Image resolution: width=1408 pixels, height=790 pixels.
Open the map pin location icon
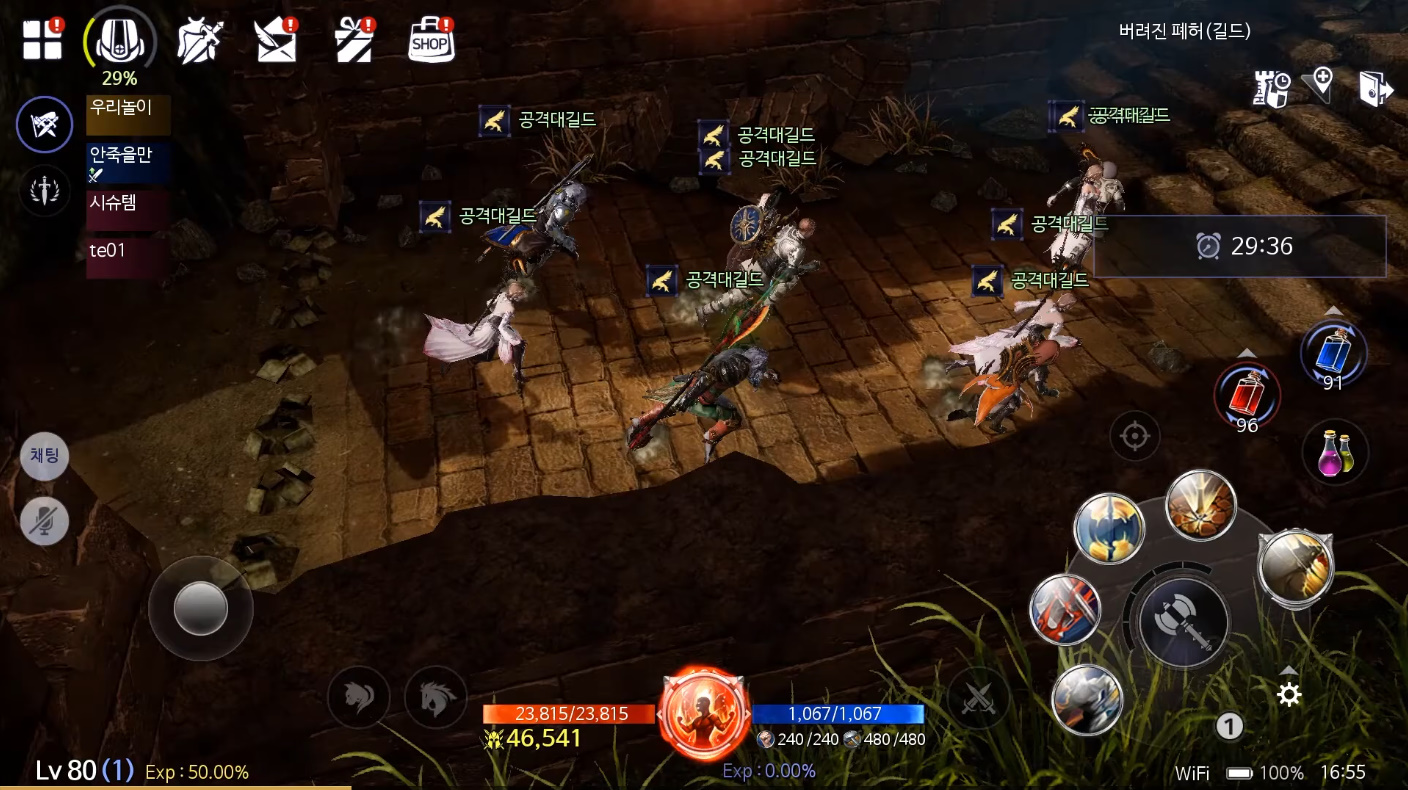tap(1322, 85)
